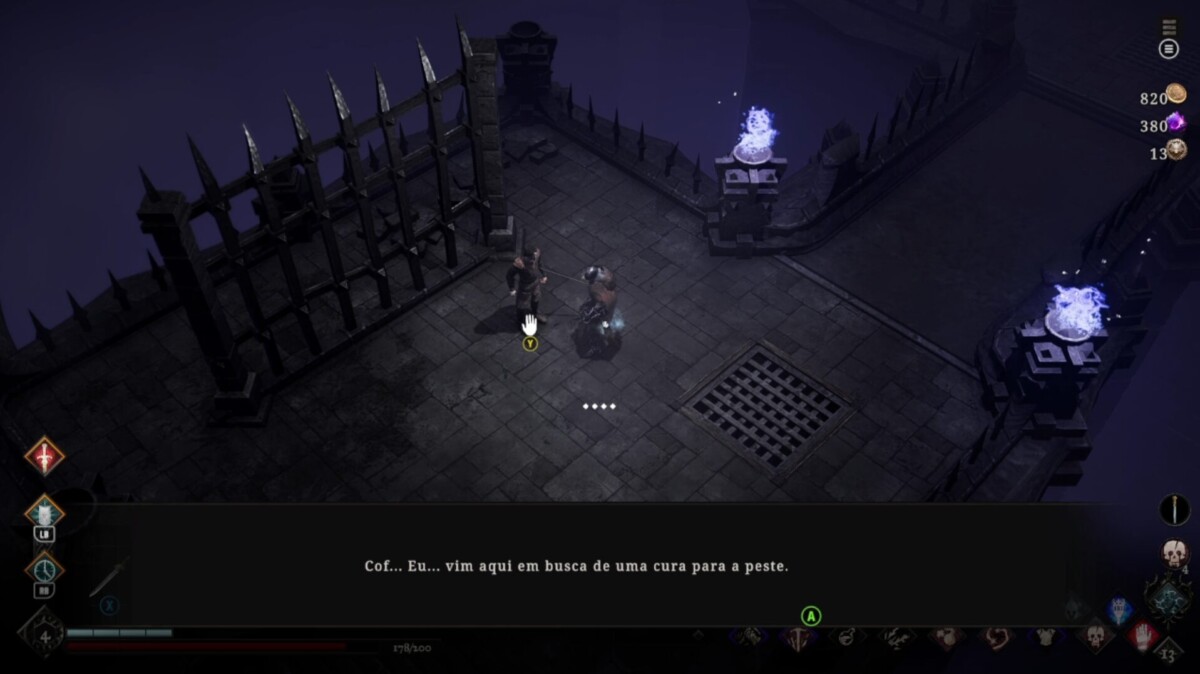Use the teal shield ability
The image size is (1200, 674).
point(44,513)
